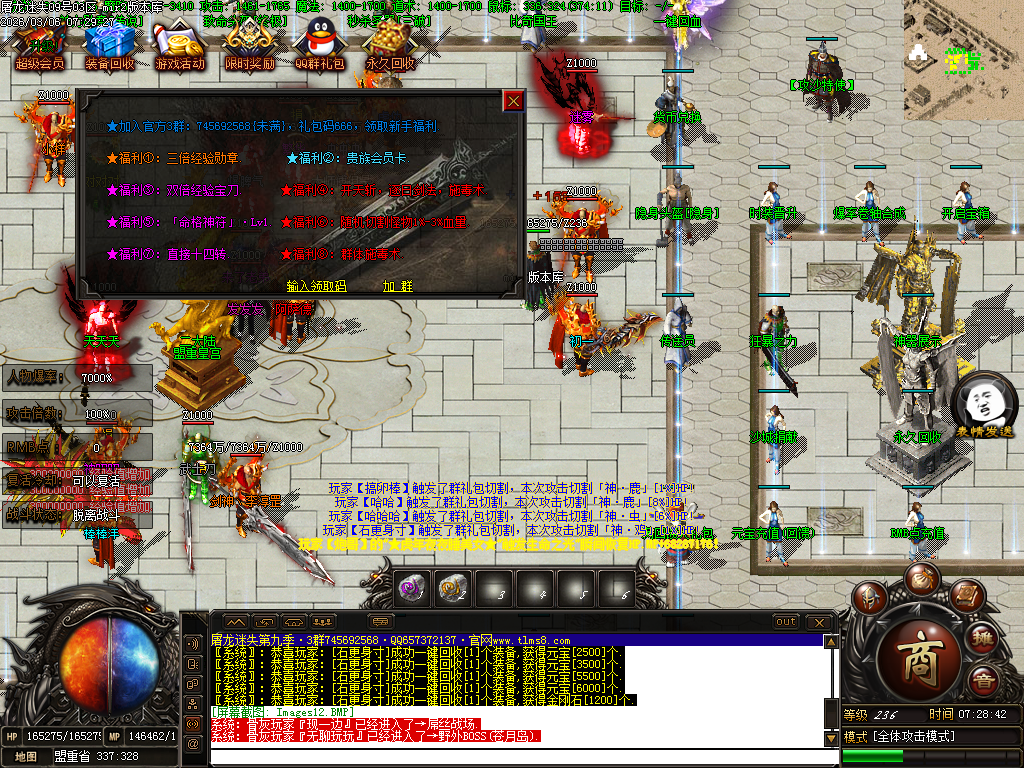The image size is (1024, 768).
Task: Close the chat window with X
Action: (x=821, y=622)
